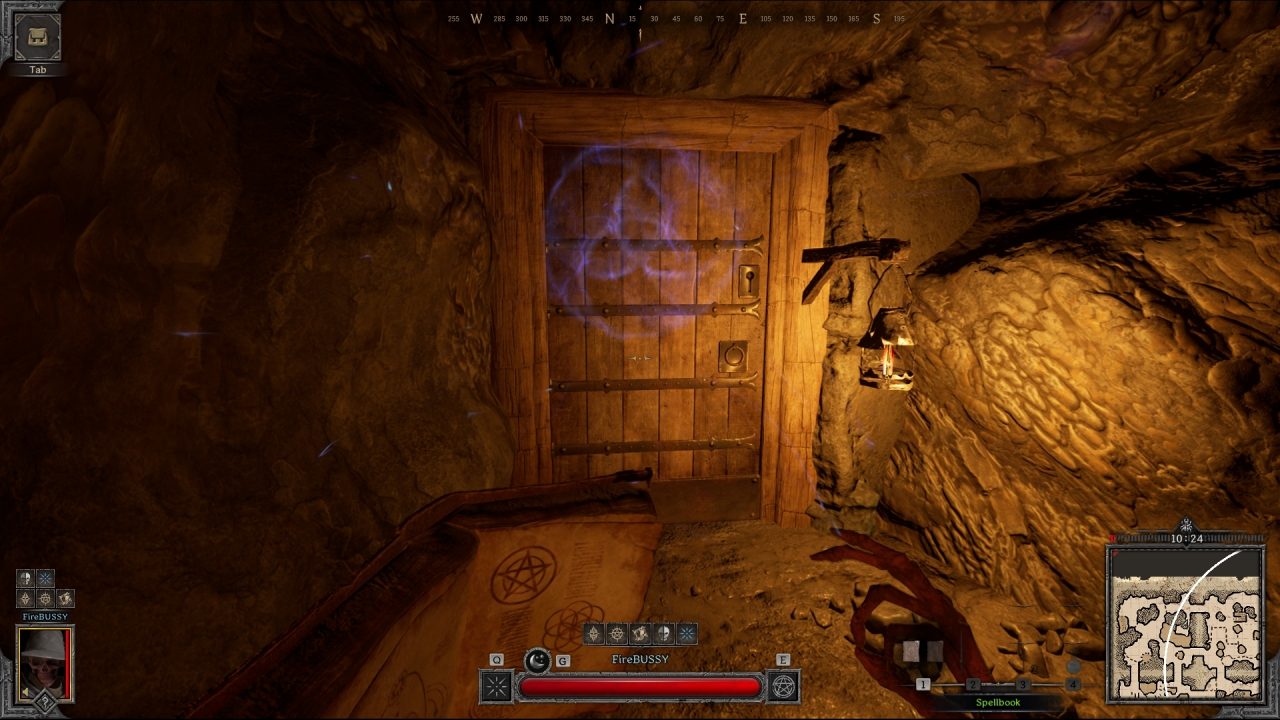The image size is (1280, 720).
Task: Open hotbar slot 2
Action: click(x=972, y=684)
